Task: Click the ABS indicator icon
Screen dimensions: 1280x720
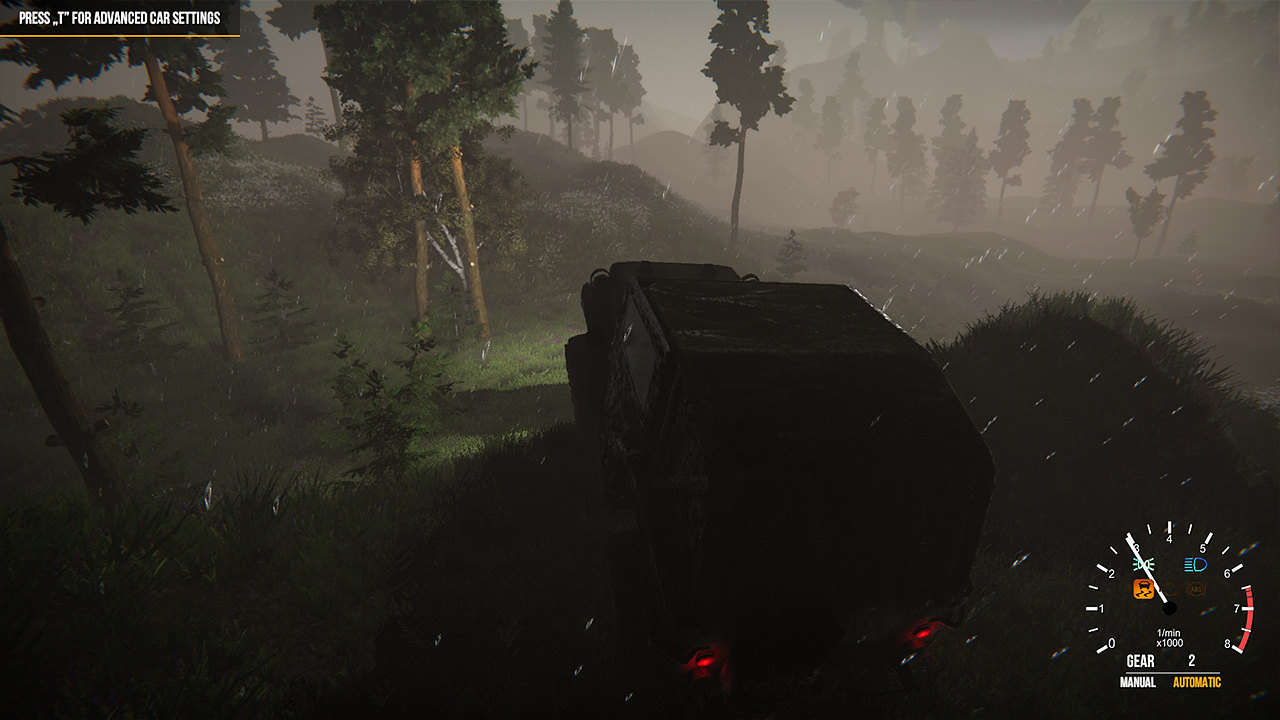Action: pyautogui.click(x=1197, y=589)
